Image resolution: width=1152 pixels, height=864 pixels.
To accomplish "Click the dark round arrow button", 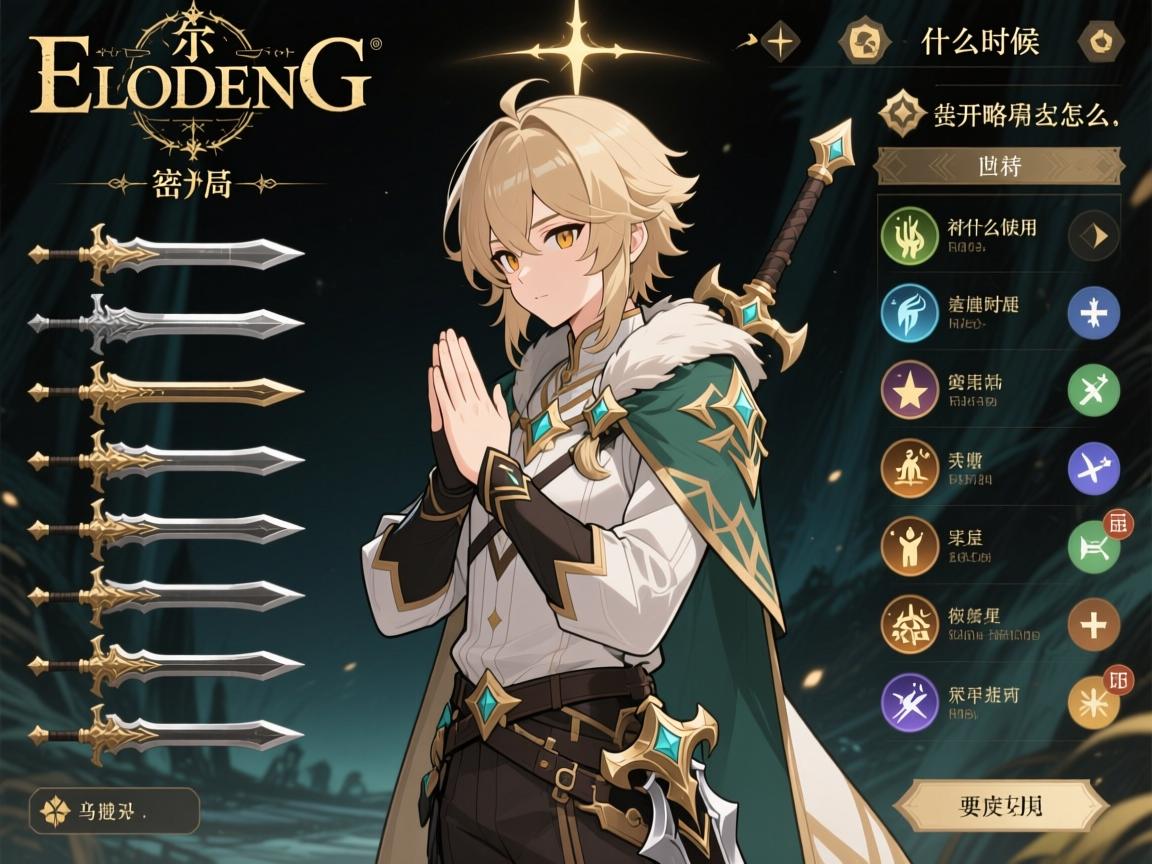I will (x=1094, y=236).
